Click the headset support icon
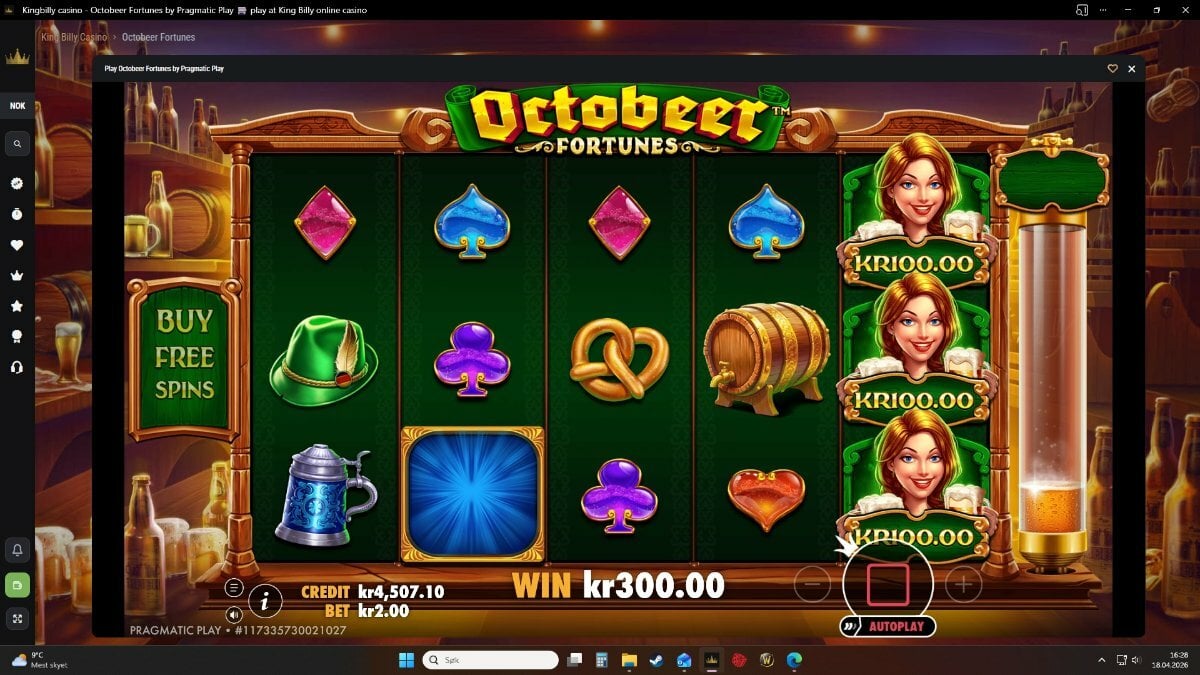1200x675 pixels. (17, 368)
